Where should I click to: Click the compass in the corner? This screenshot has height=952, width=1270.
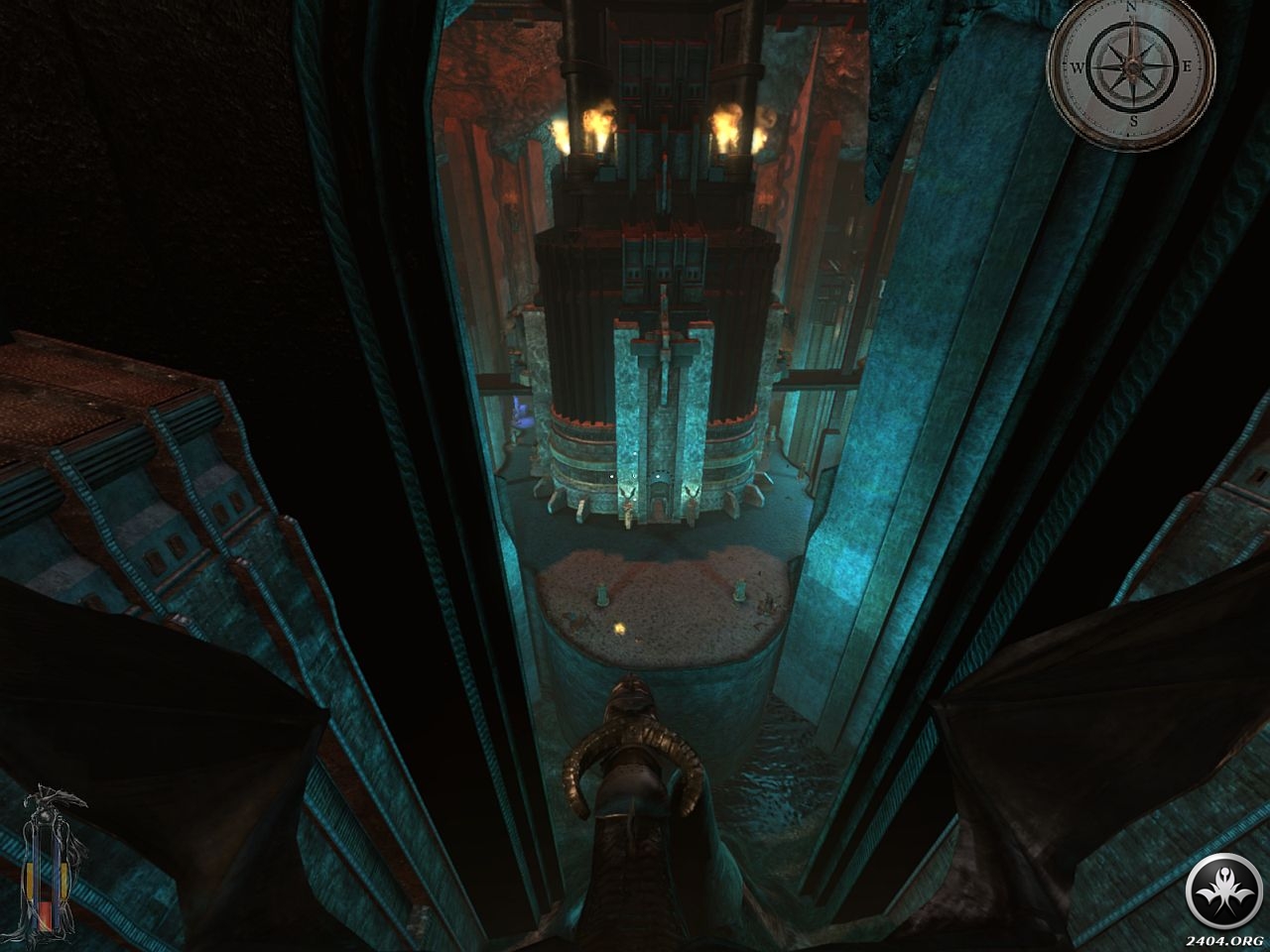1132,64
